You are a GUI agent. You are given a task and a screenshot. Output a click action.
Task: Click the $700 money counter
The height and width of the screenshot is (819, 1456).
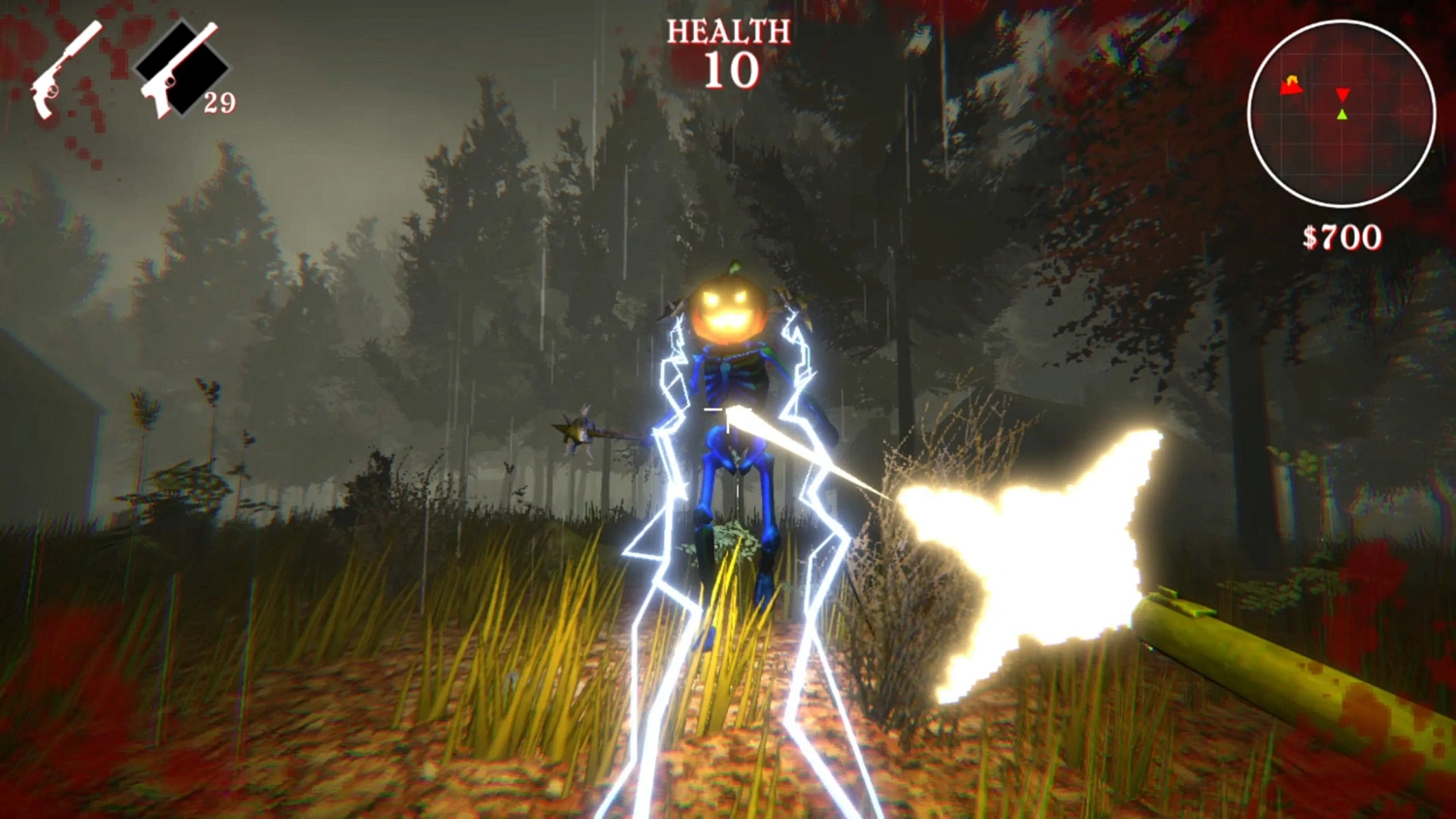coord(1344,236)
